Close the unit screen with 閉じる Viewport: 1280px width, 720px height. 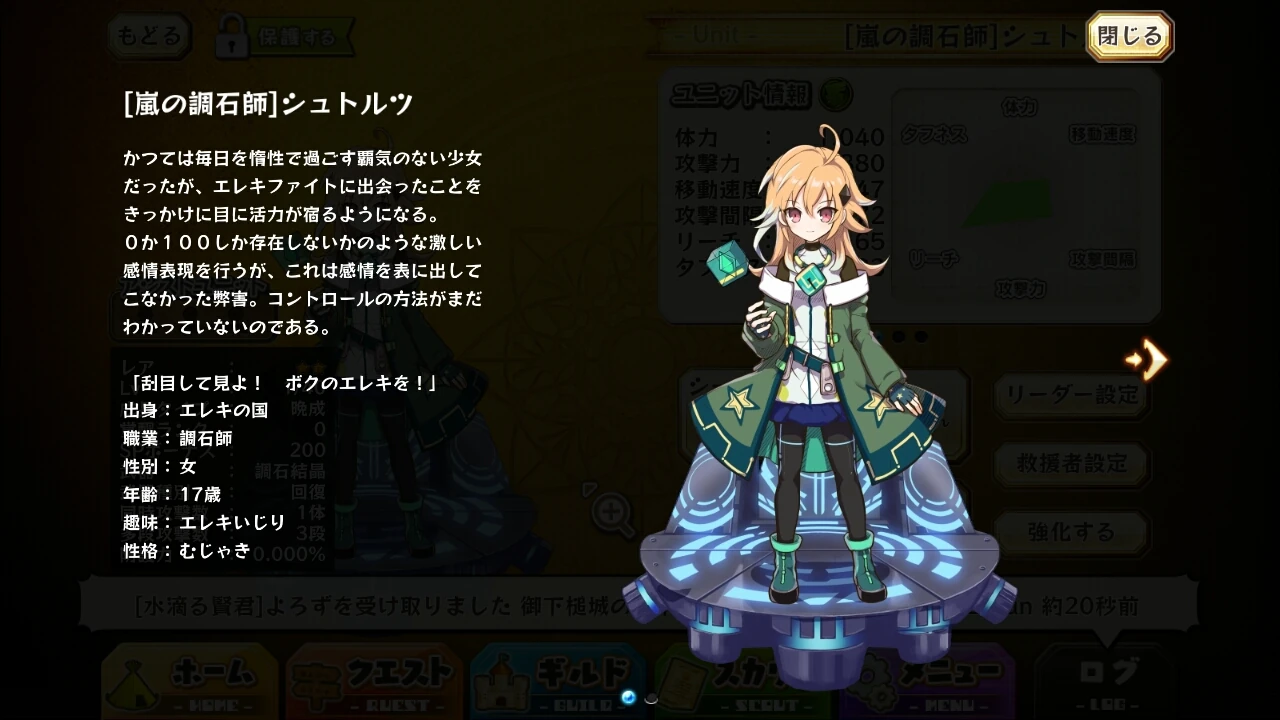tap(1128, 35)
